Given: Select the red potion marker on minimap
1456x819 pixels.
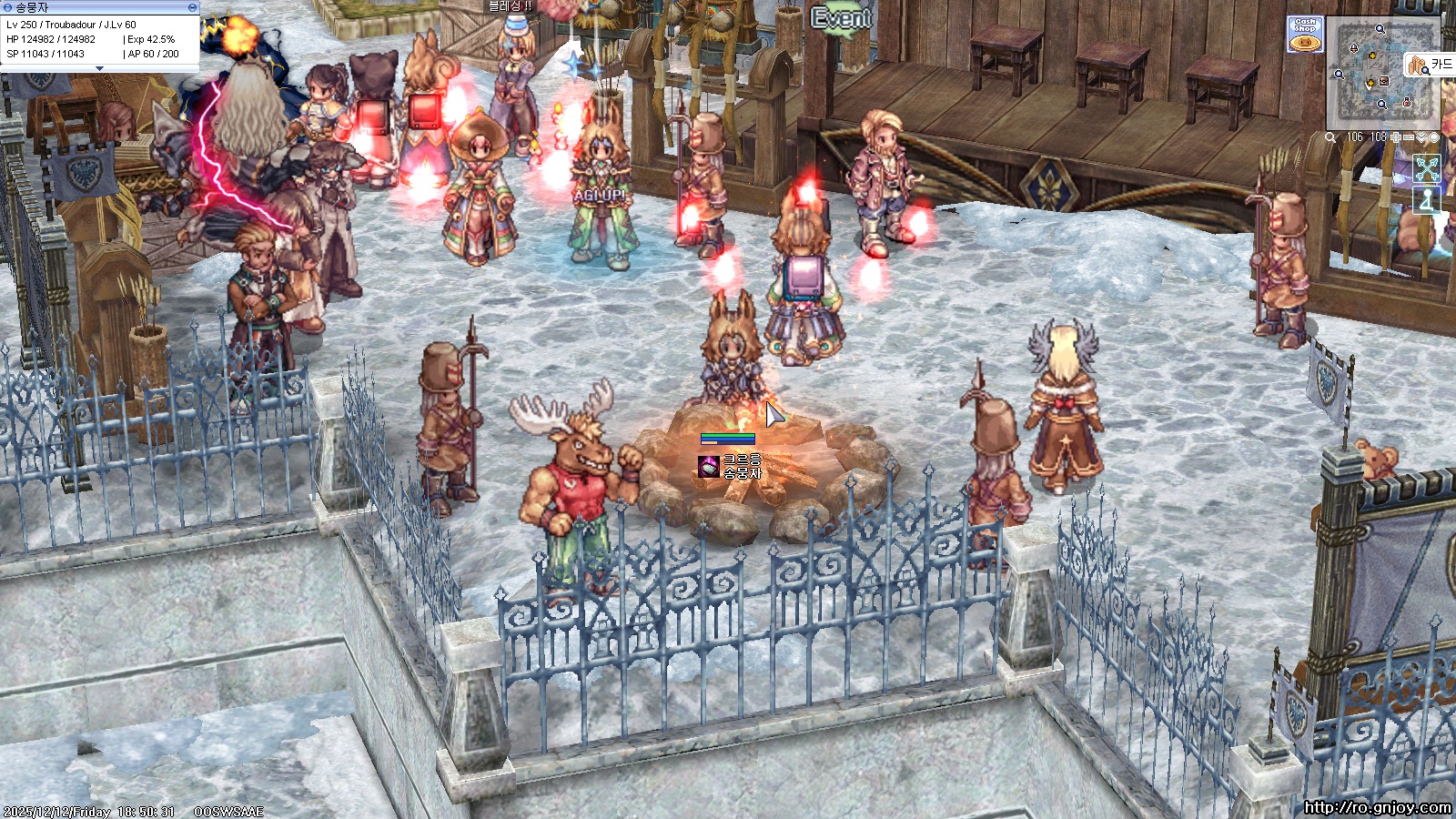Looking at the screenshot, I should pos(1407,103).
